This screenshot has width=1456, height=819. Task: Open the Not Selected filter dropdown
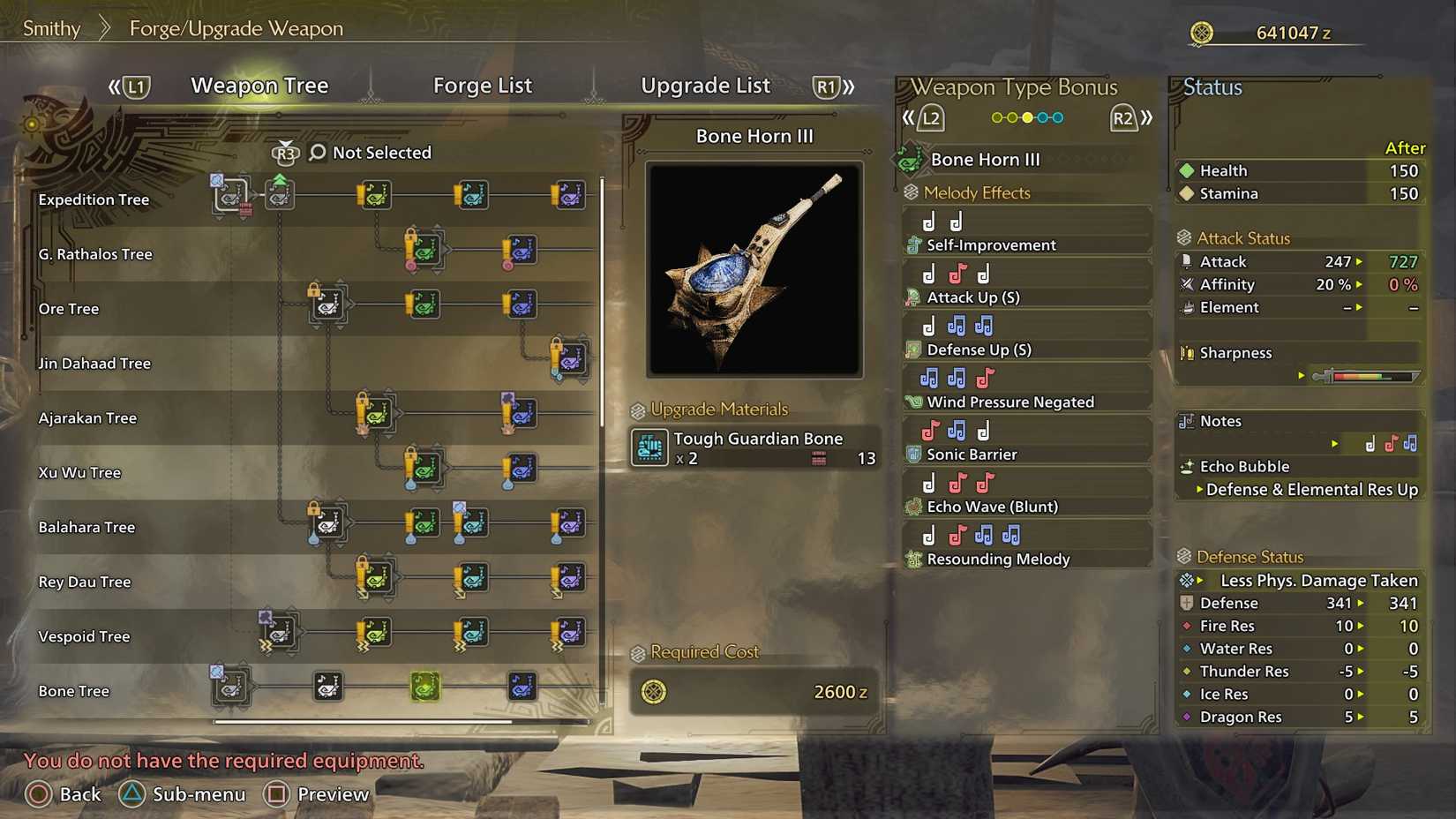(381, 152)
